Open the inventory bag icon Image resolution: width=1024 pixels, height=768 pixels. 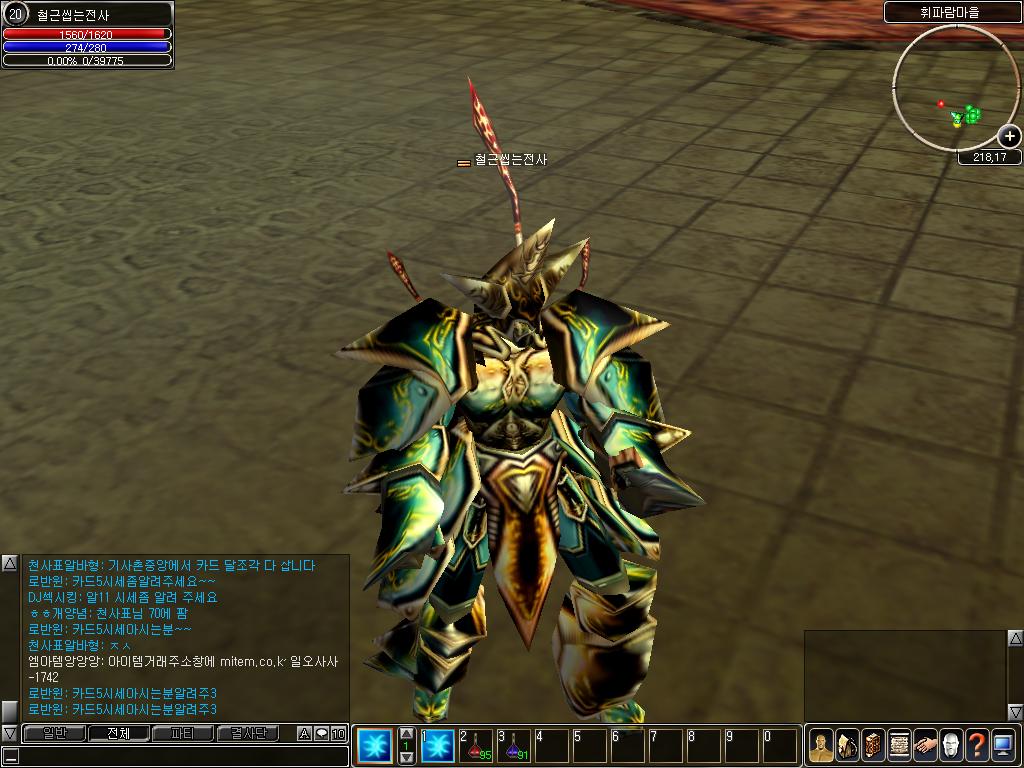tap(847, 745)
